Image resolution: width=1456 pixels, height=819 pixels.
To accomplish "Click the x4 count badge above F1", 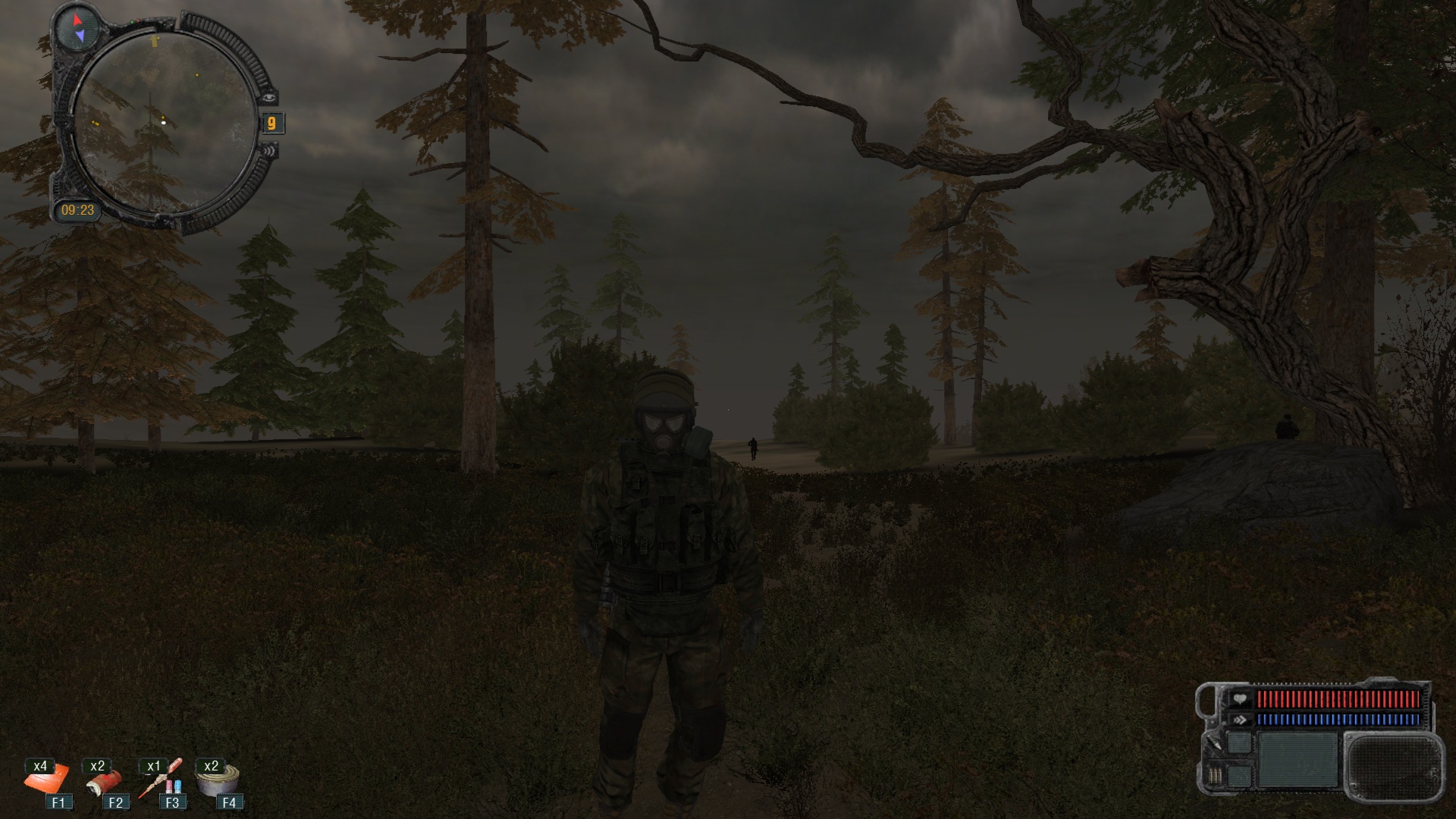I will point(42,766).
